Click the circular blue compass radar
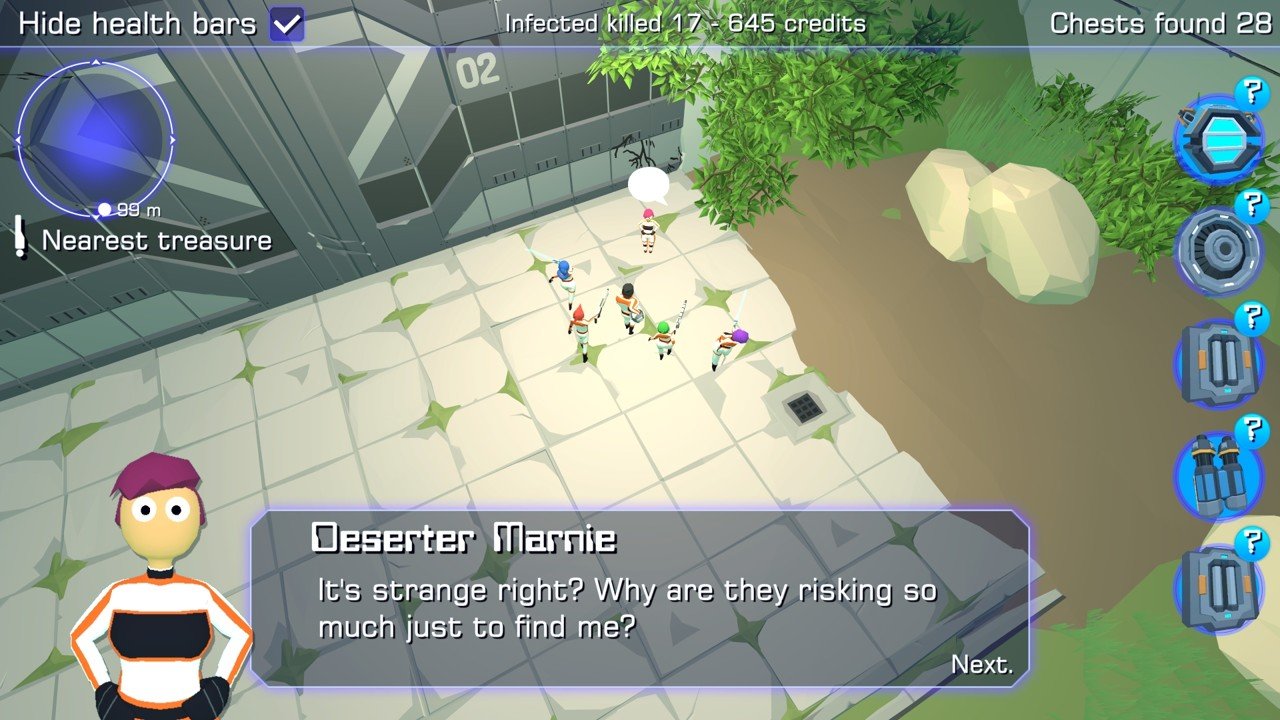The height and width of the screenshot is (720, 1280). click(96, 138)
